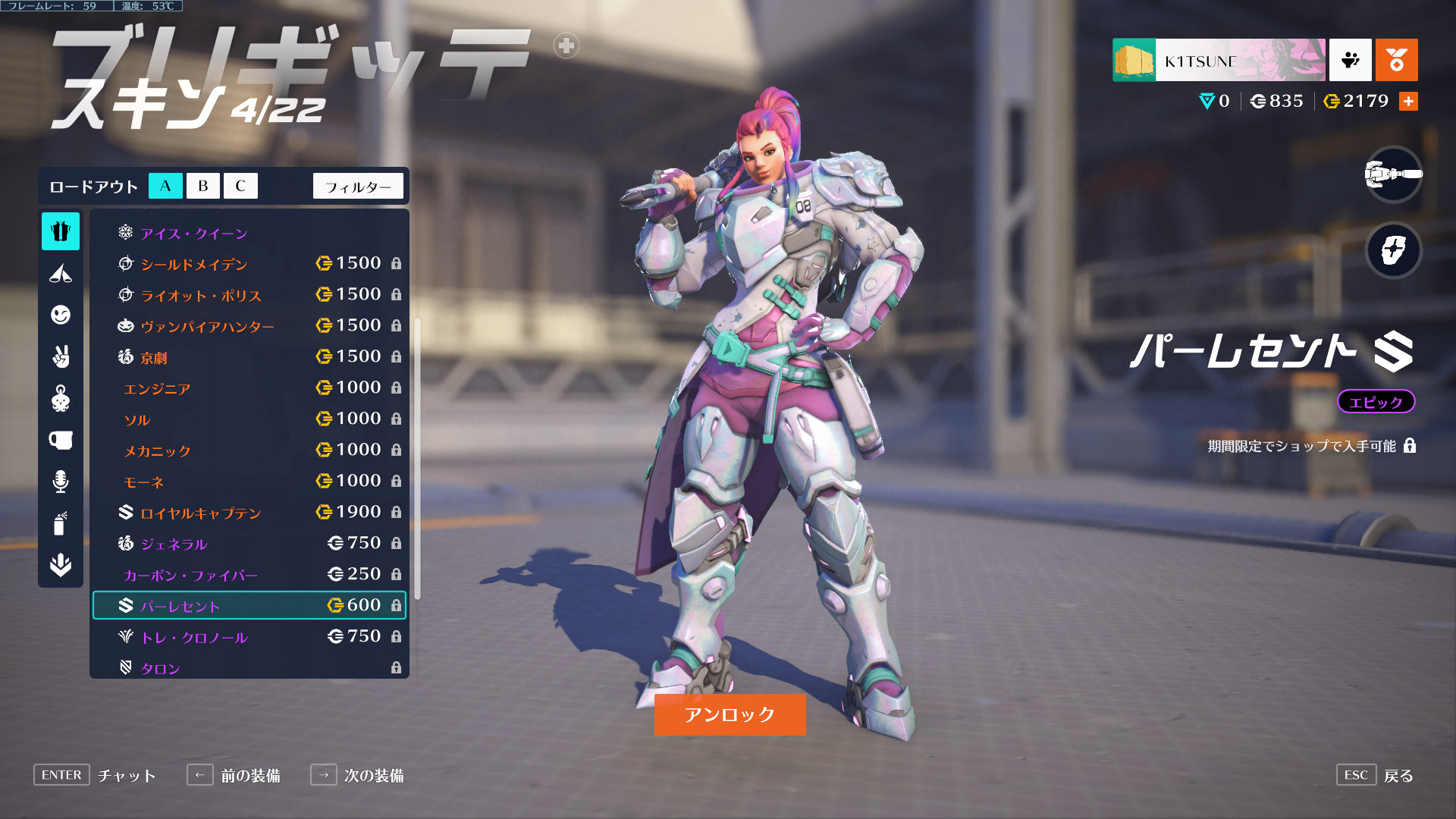
Task: Switch to loadout A
Action: (x=165, y=186)
